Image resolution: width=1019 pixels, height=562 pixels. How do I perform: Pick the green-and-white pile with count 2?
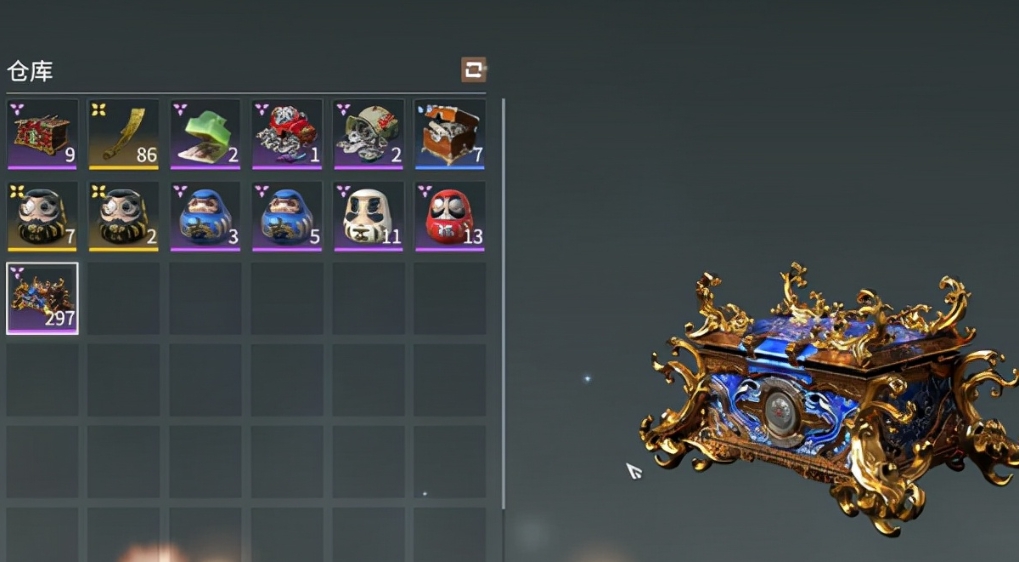click(x=369, y=133)
